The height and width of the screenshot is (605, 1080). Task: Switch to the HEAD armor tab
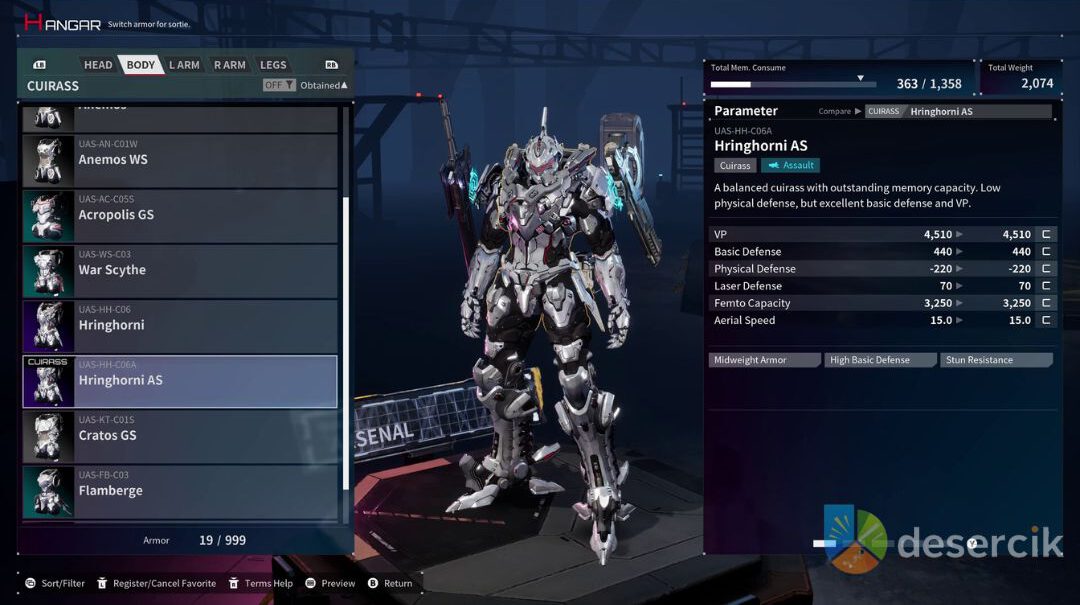pos(98,65)
